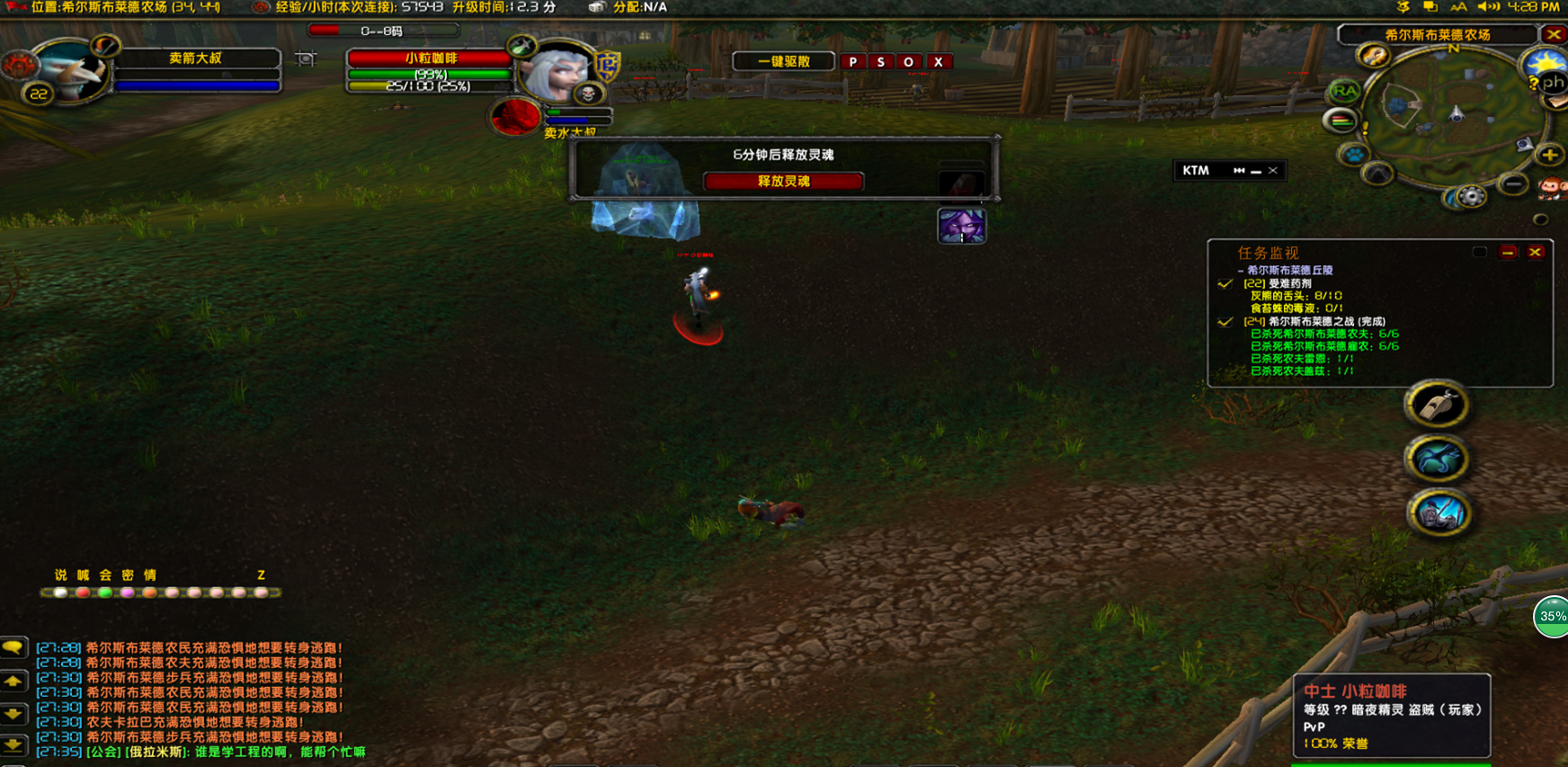Select the 受难药剂 quest entry
The height and width of the screenshot is (767, 1568).
(x=1289, y=283)
